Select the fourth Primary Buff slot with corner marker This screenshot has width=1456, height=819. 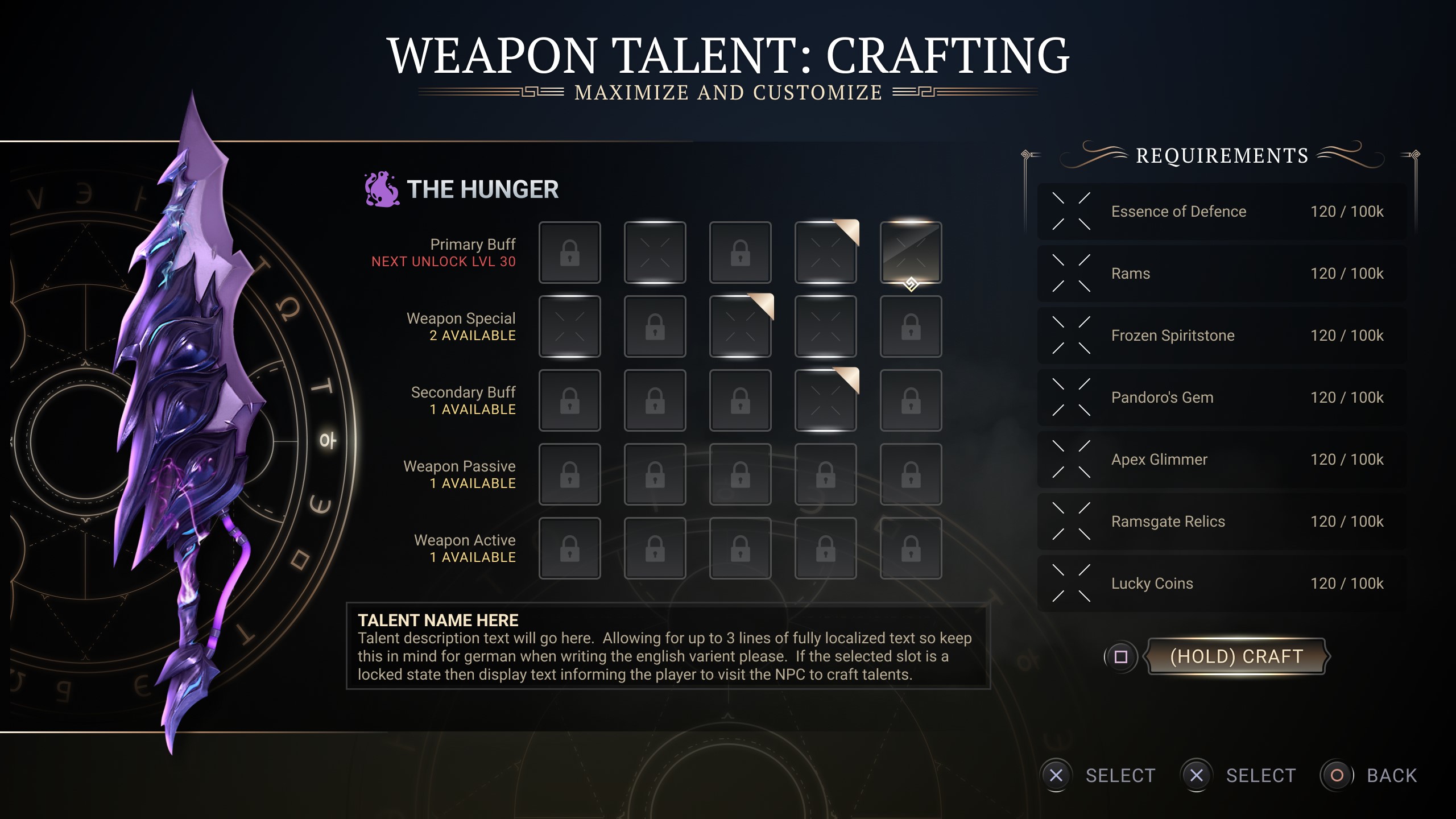click(825, 252)
